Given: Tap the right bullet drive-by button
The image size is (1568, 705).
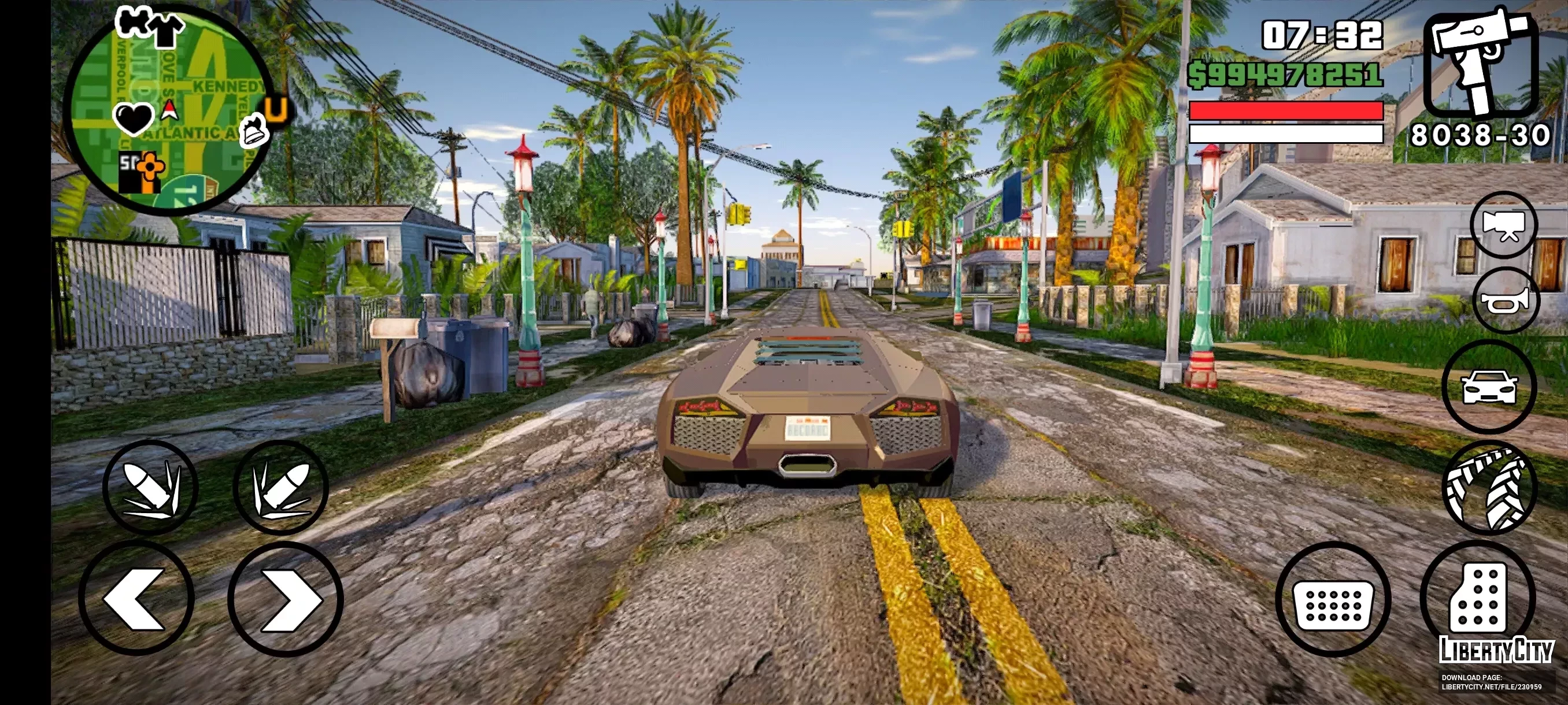Looking at the screenshot, I should 280,487.
